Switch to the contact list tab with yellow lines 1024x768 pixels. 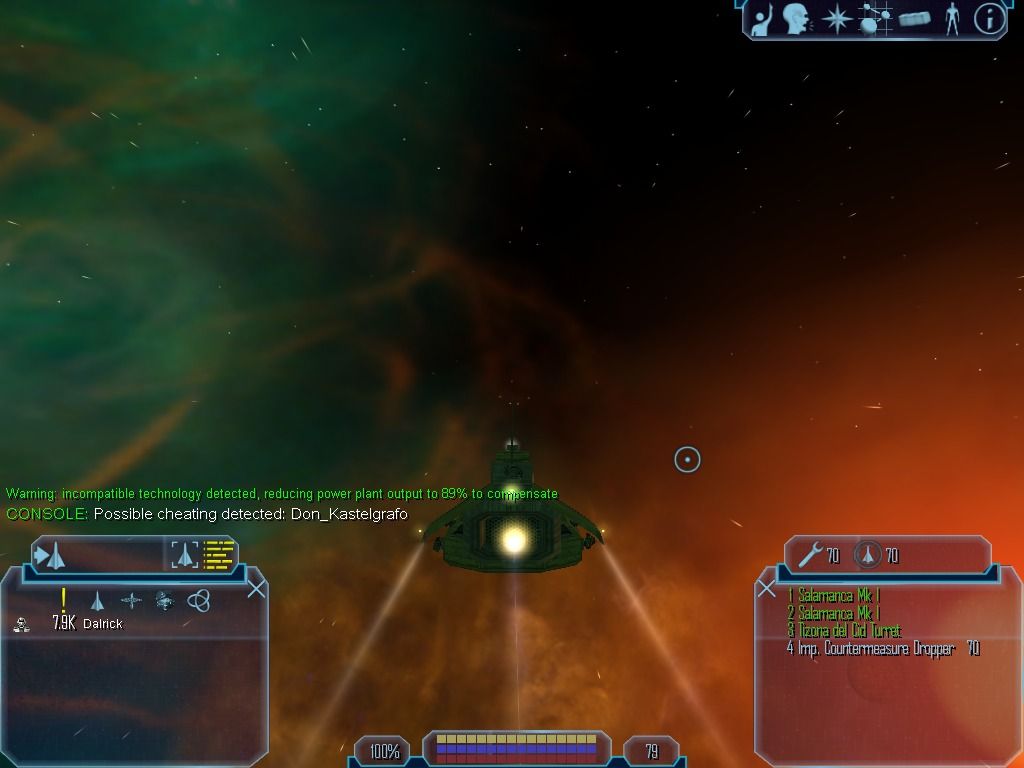click(205, 555)
